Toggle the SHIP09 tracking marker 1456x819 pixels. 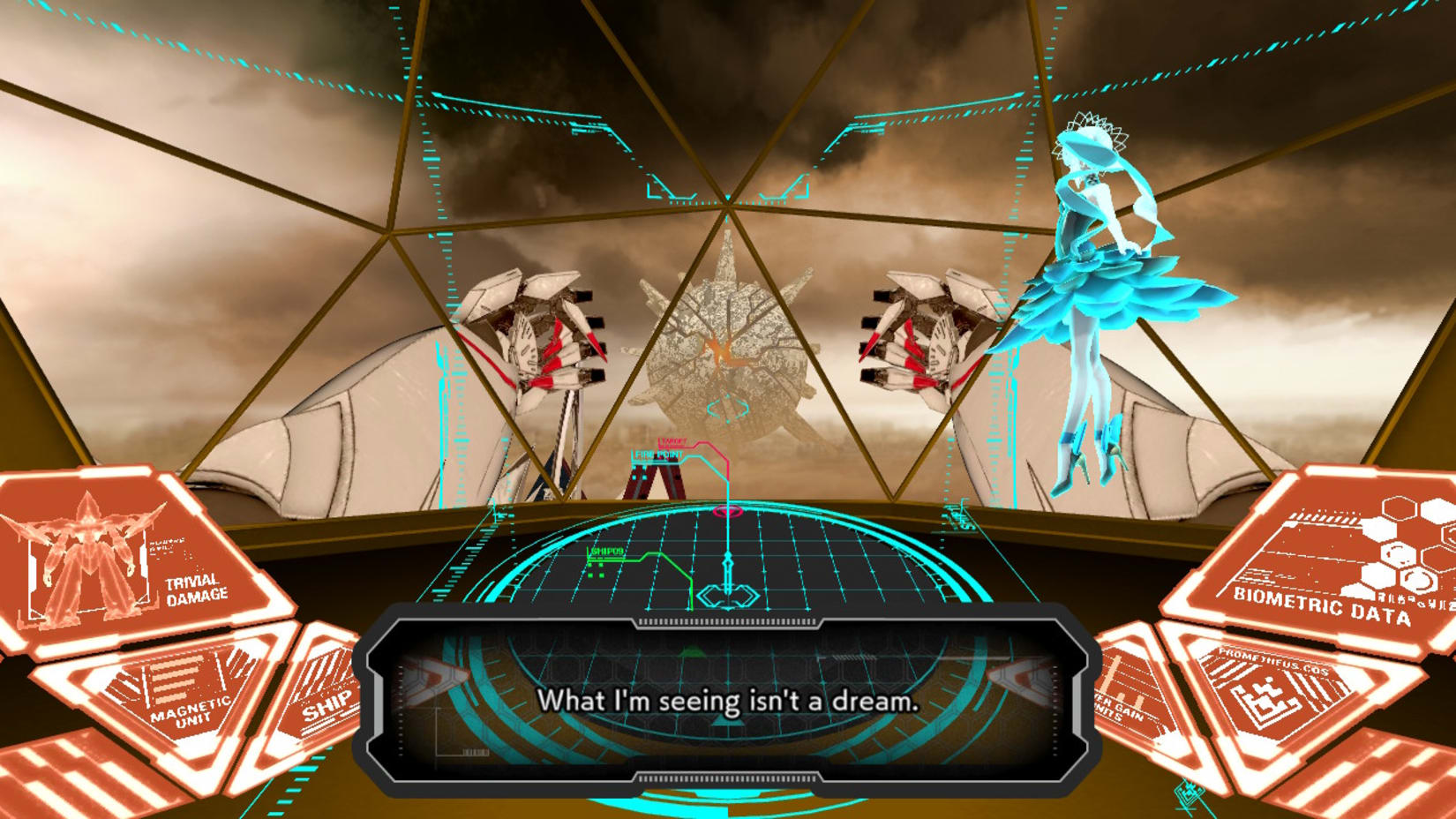coord(606,552)
